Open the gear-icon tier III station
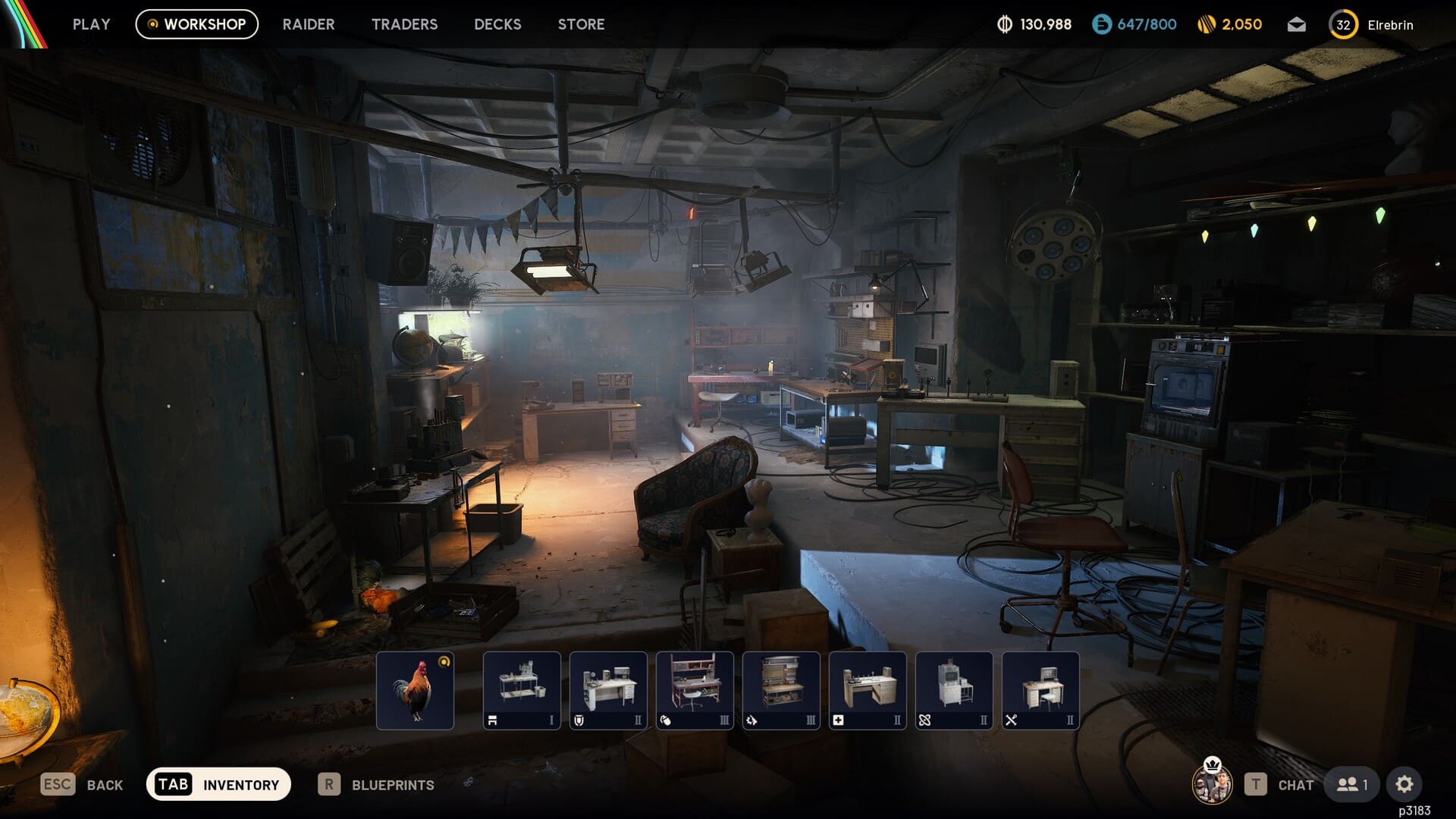Screen dimensions: 1456x819 [781, 690]
